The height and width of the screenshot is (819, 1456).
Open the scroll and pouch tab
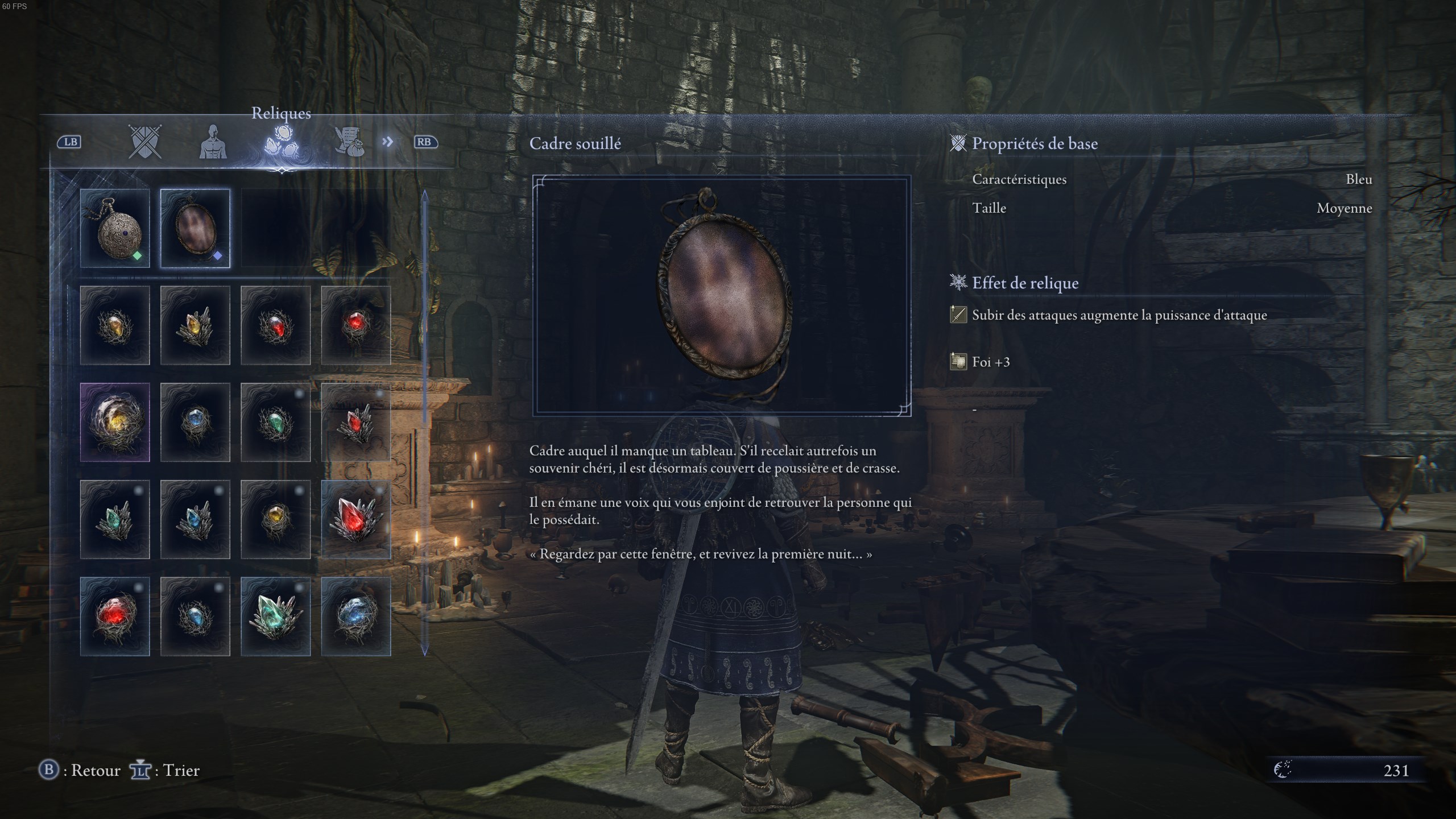(349, 142)
